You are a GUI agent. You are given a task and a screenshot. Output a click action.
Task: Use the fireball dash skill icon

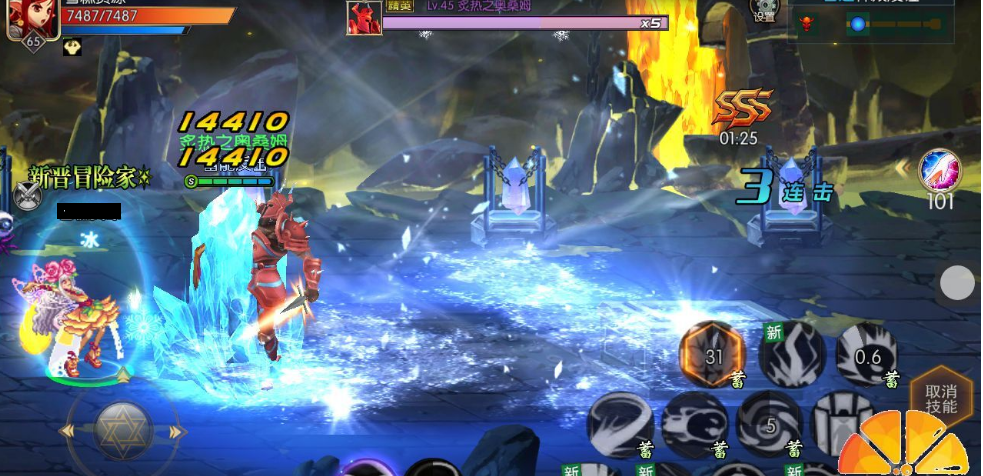point(695,424)
